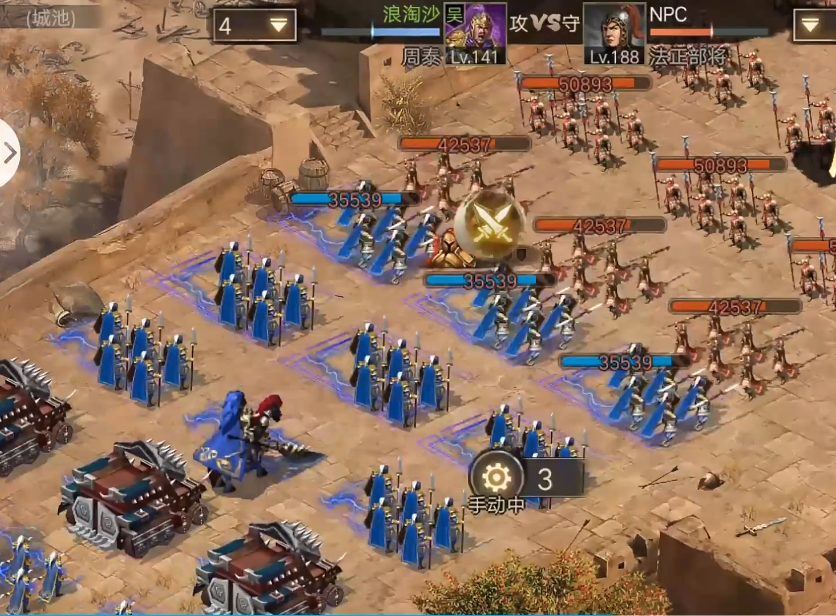Select attacker general 周泰's portrait
This screenshot has width=836, height=616.
coord(475,34)
